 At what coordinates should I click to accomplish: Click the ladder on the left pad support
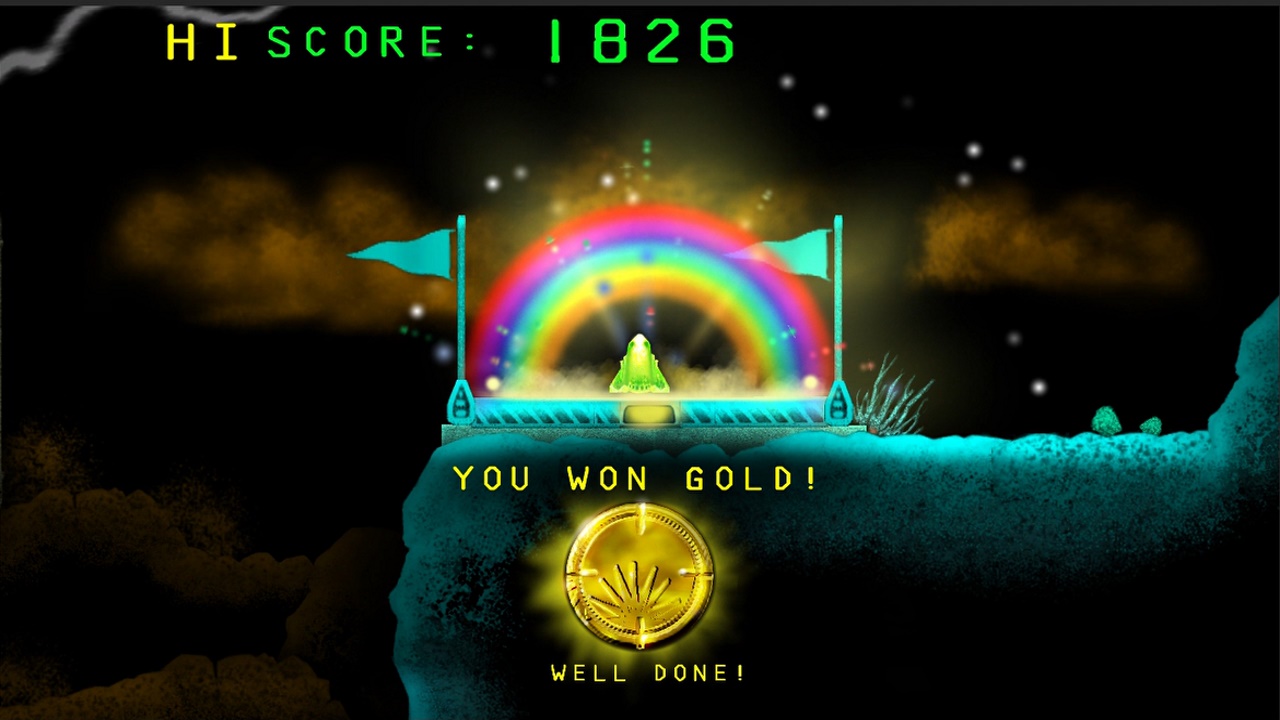pyautogui.click(x=460, y=405)
